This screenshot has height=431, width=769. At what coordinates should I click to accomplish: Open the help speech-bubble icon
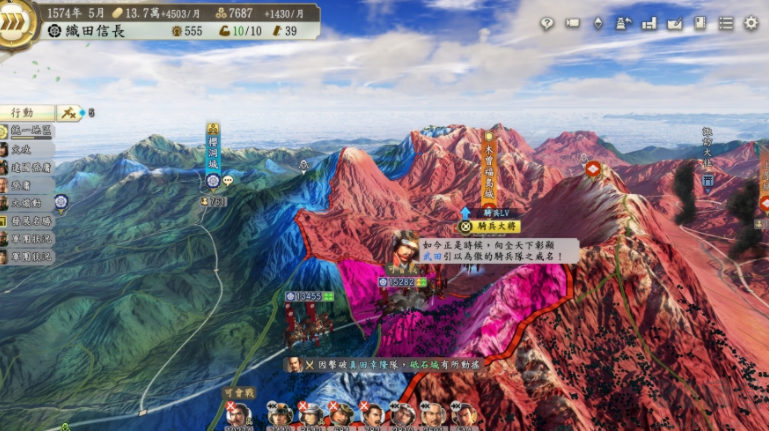[547, 23]
